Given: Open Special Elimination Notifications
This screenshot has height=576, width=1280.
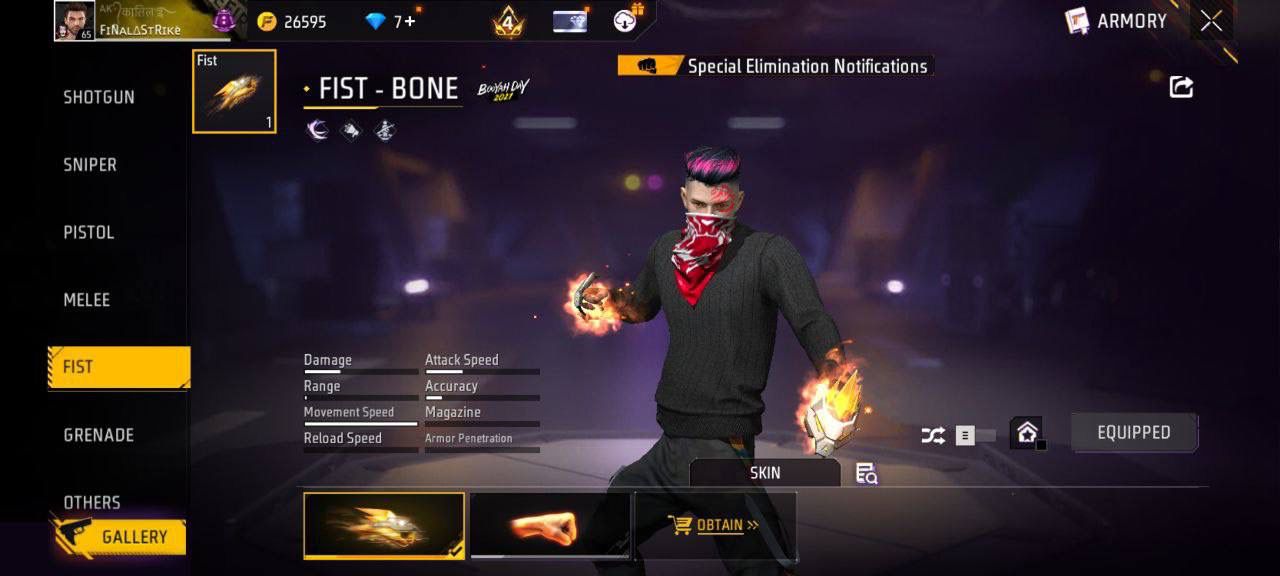Looking at the screenshot, I should tap(775, 67).
